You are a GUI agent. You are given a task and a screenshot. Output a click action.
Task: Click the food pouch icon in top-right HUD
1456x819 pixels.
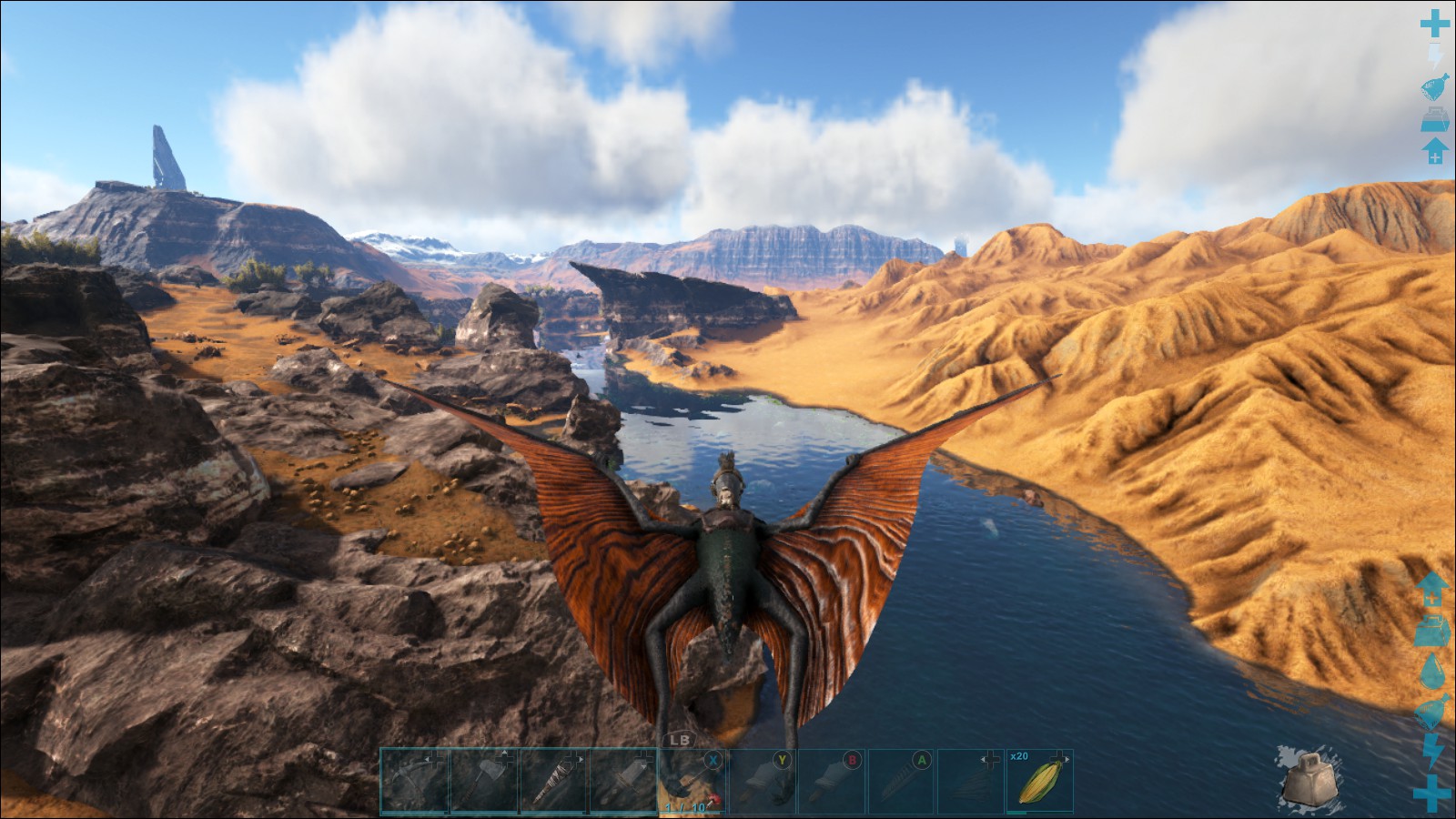click(x=1436, y=86)
